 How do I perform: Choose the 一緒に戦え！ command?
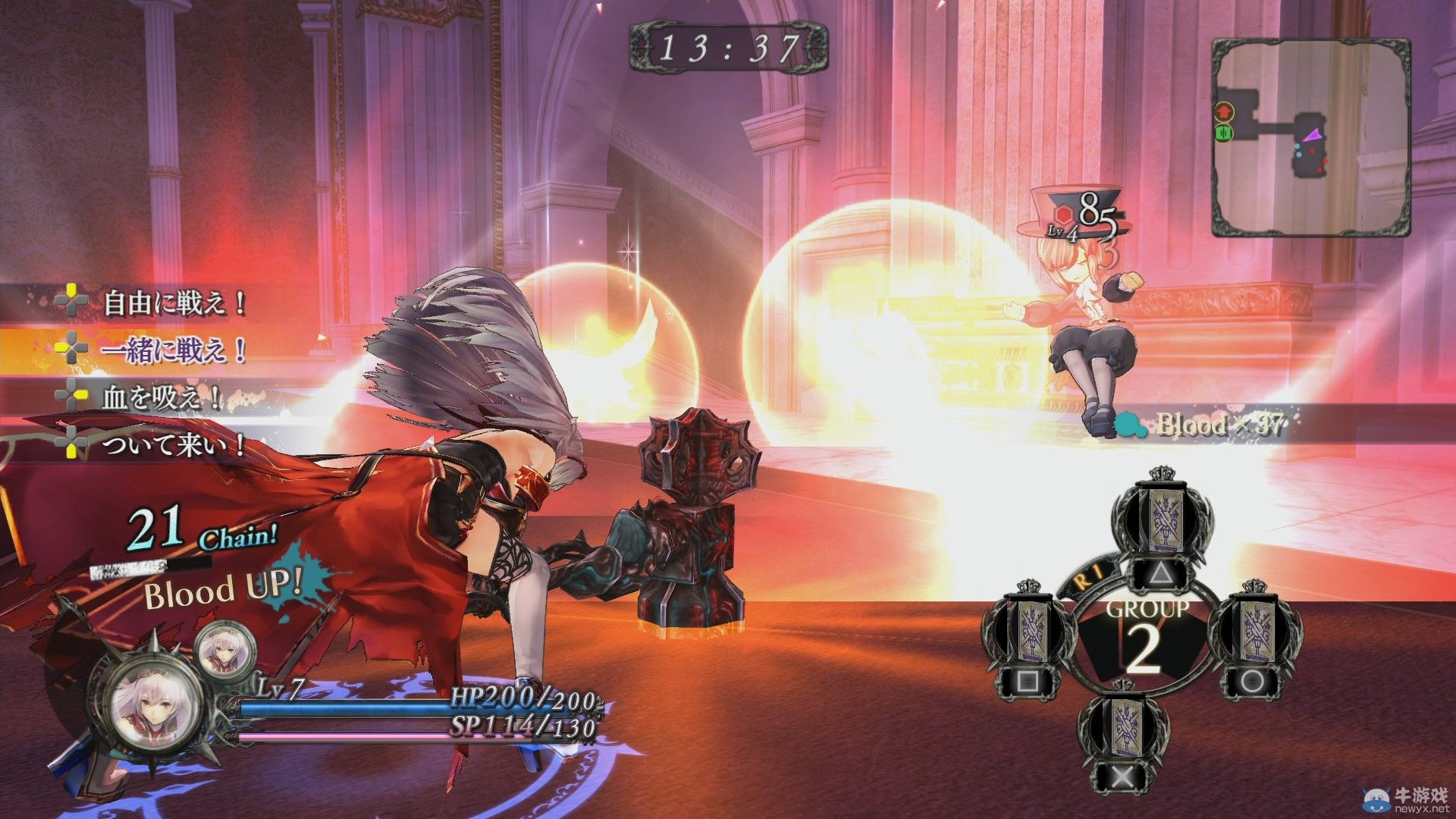point(174,350)
